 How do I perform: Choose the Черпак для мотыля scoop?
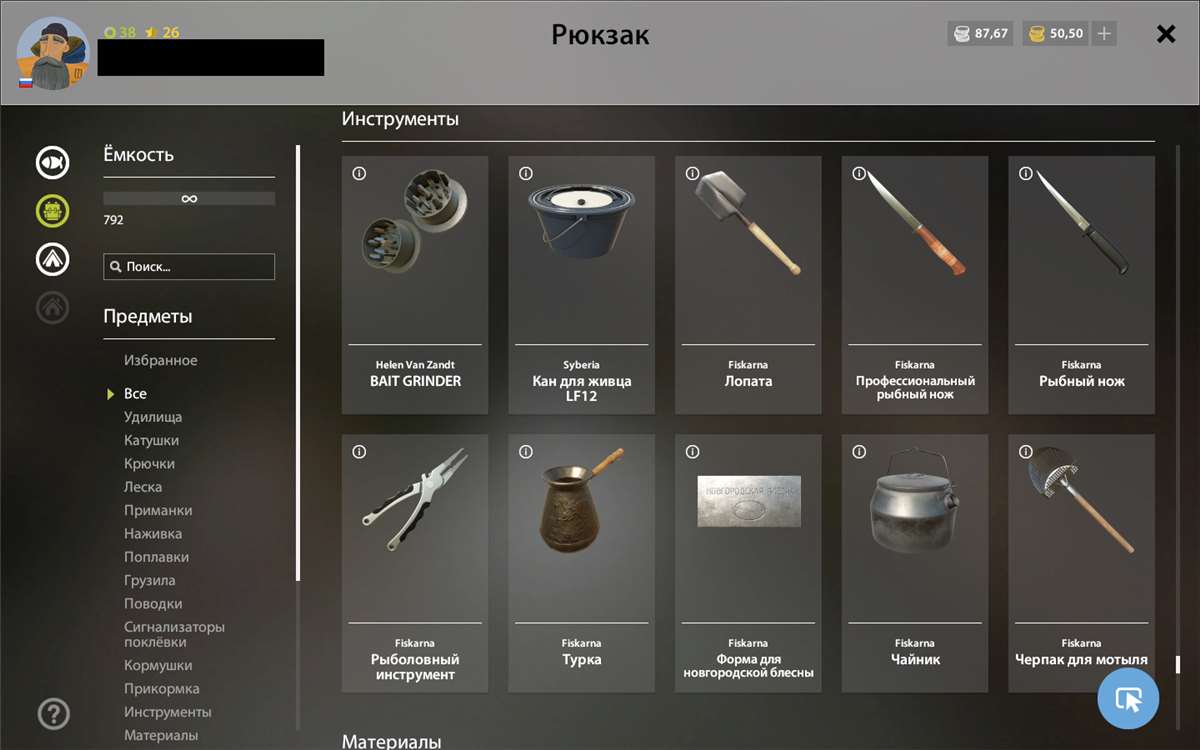tap(1081, 562)
